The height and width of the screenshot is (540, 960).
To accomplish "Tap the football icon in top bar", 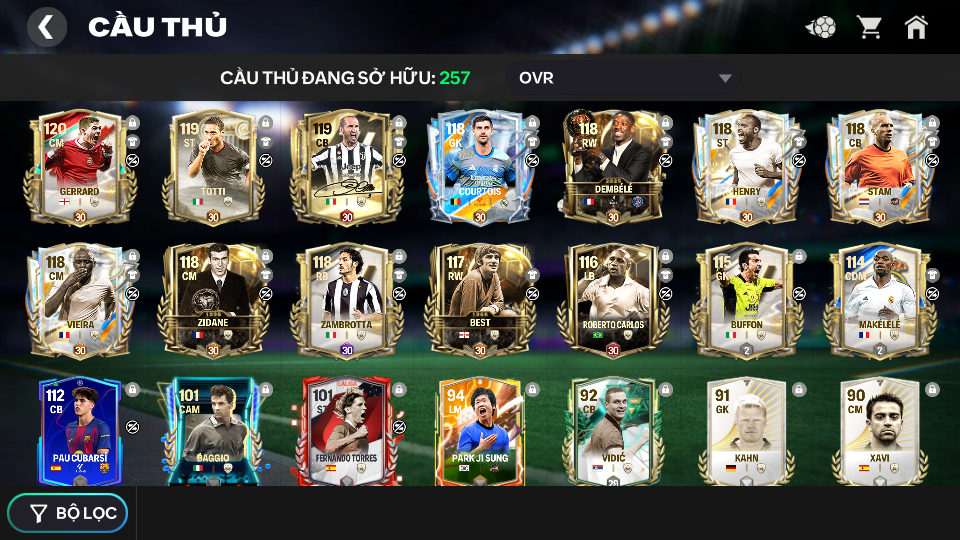I will coord(821,27).
